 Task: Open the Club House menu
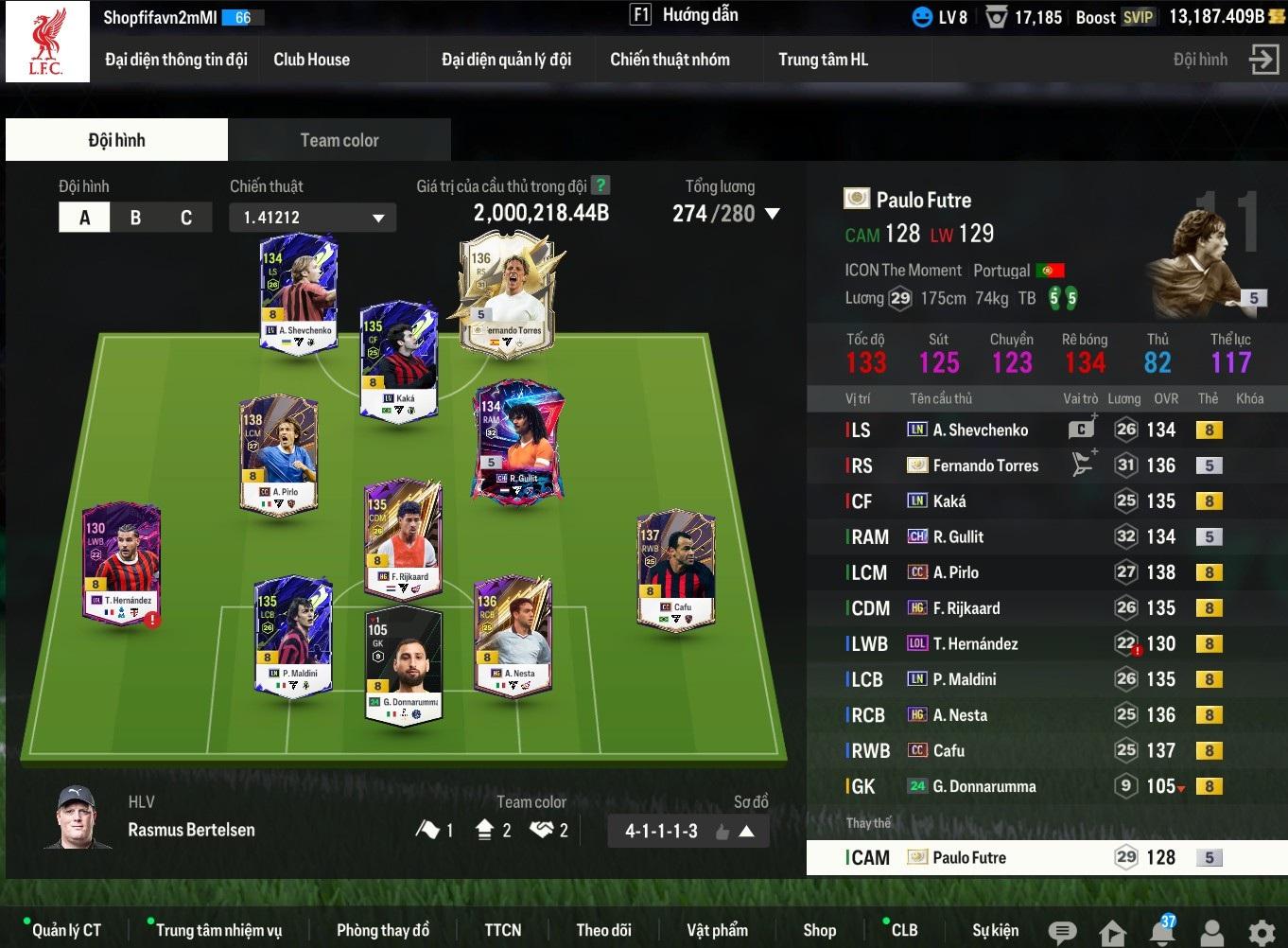(x=311, y=60)
